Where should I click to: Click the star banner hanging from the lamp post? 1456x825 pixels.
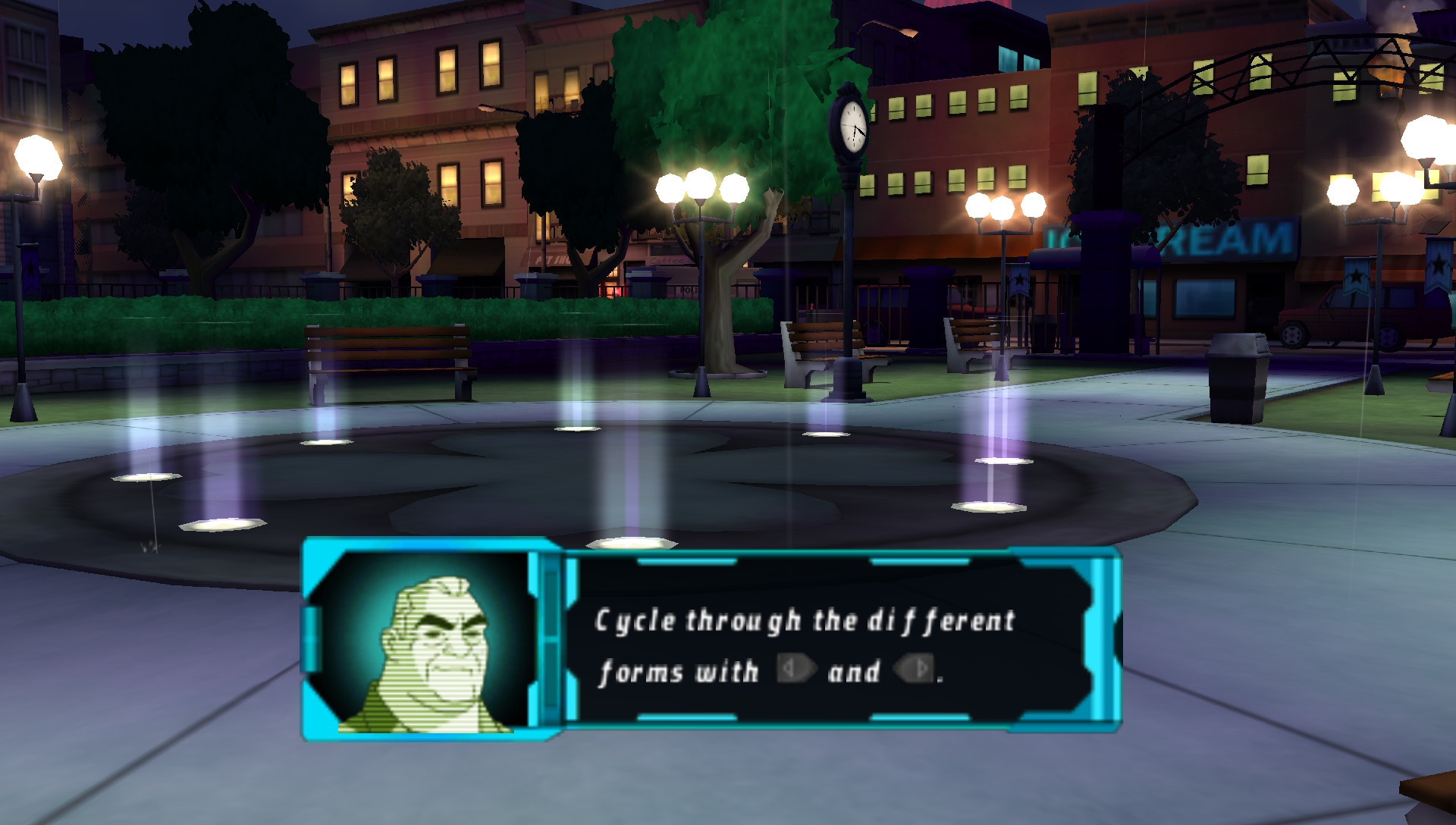pos(1020,281)
